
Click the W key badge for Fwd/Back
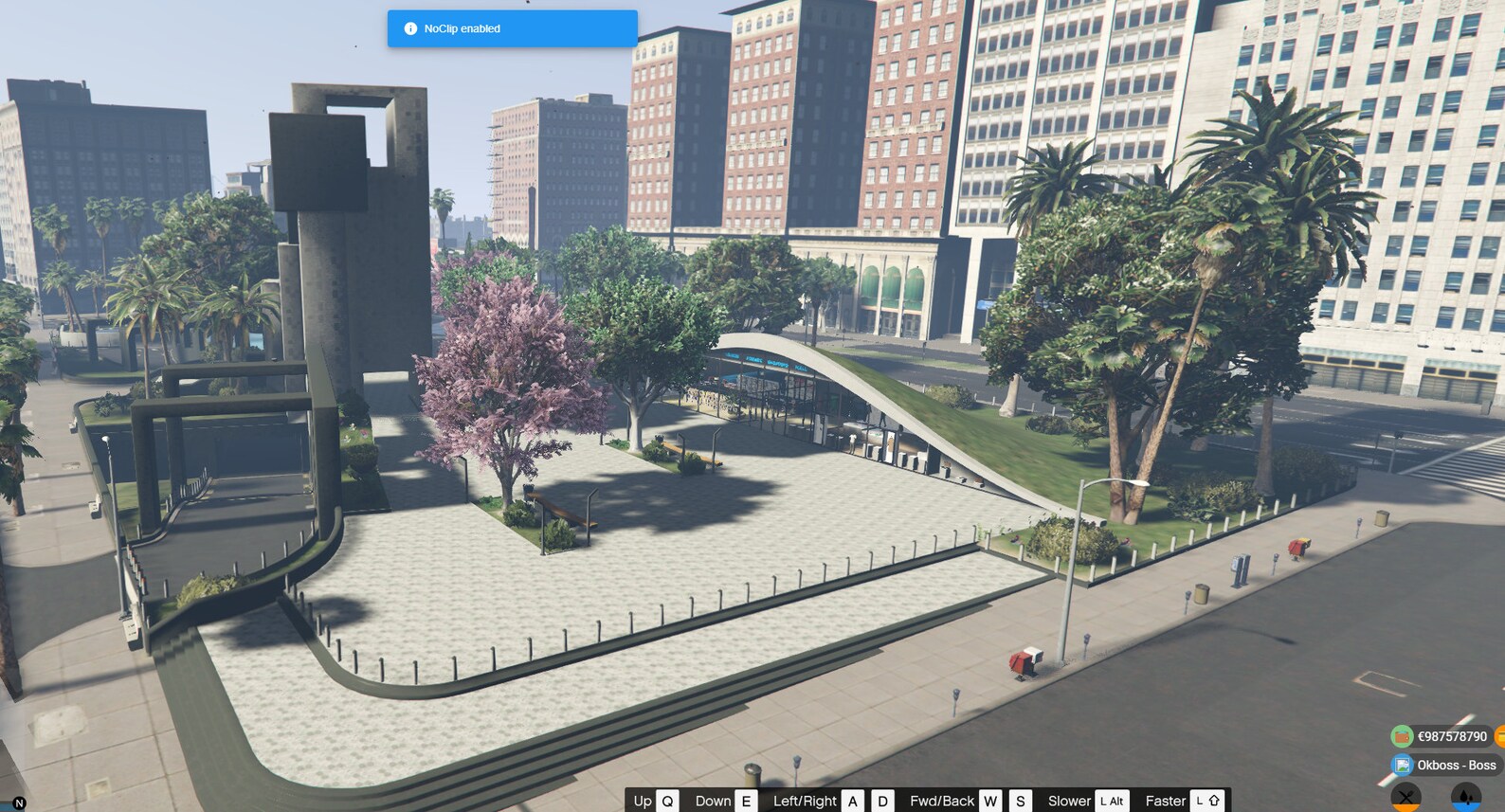[990, 801]
